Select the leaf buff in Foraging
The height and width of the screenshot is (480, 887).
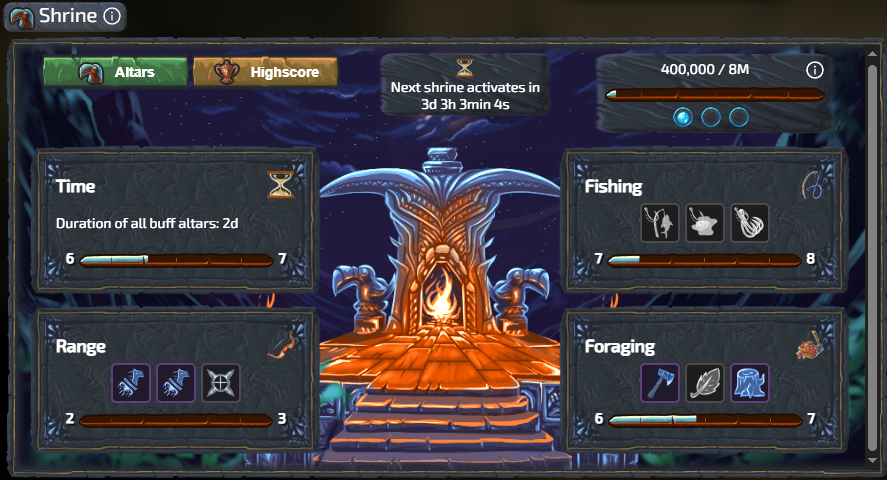click(x=705, y=382)
